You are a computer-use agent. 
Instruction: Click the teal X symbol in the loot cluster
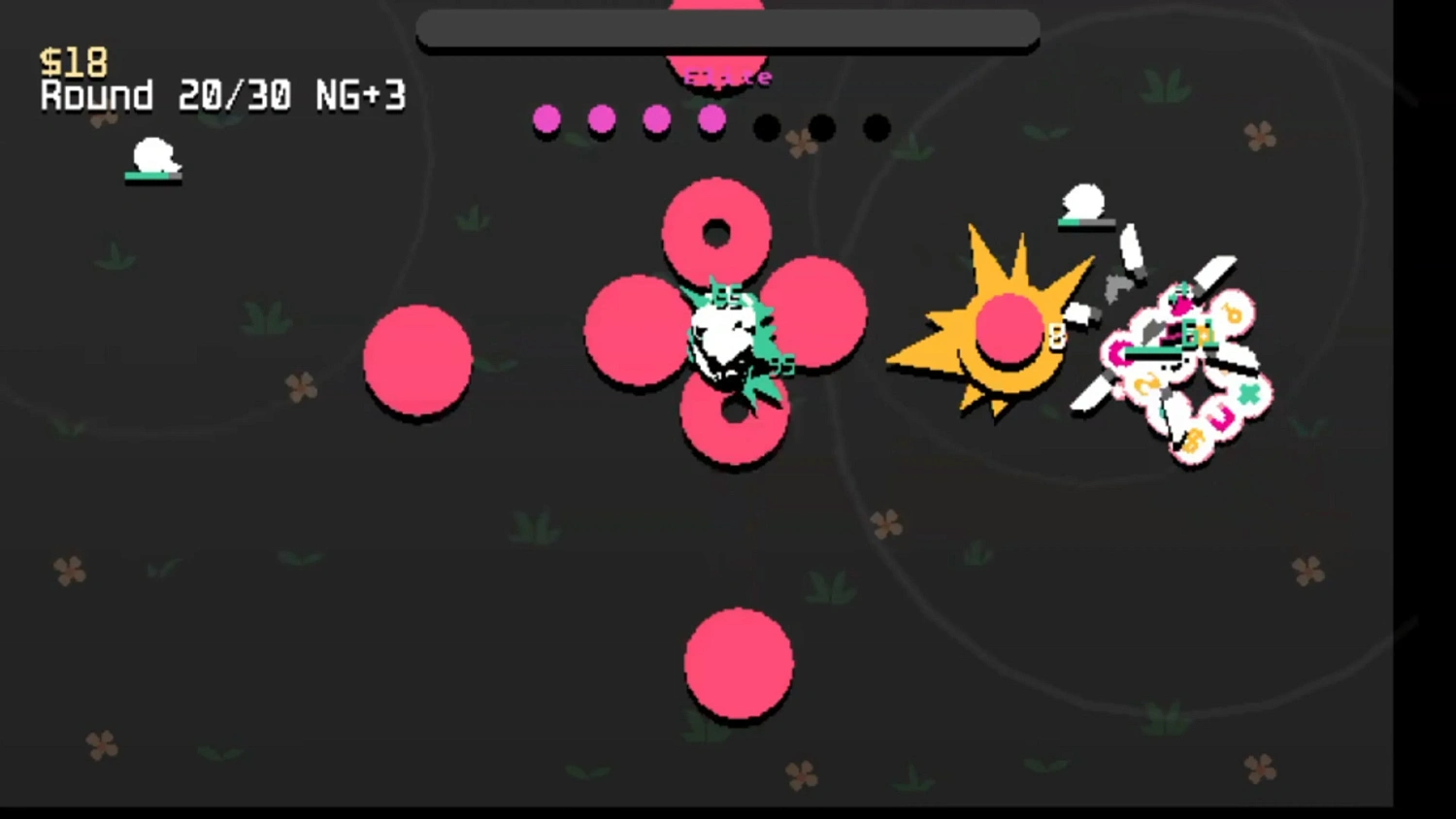pos(1249,392)
